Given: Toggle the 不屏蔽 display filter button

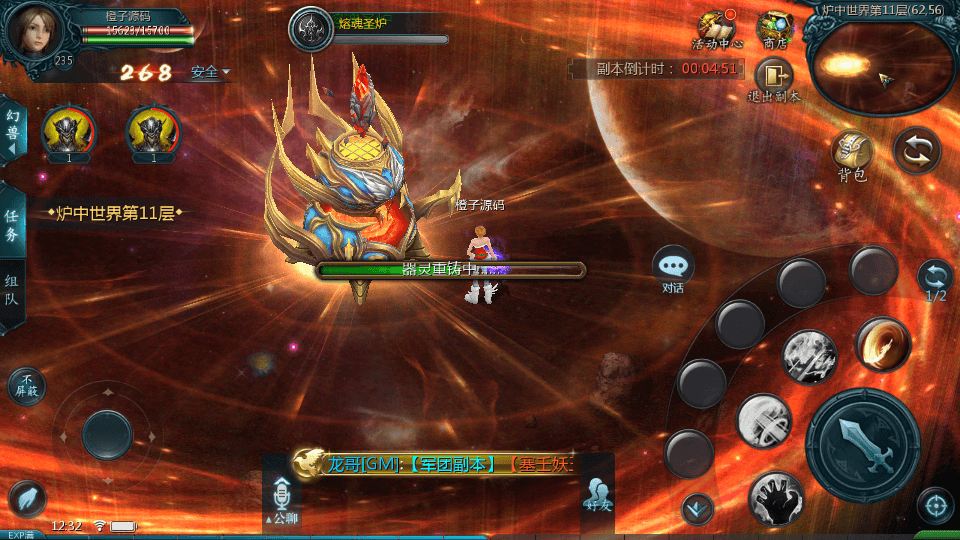Looking at the screenshot, I should [x=26, y=386].
